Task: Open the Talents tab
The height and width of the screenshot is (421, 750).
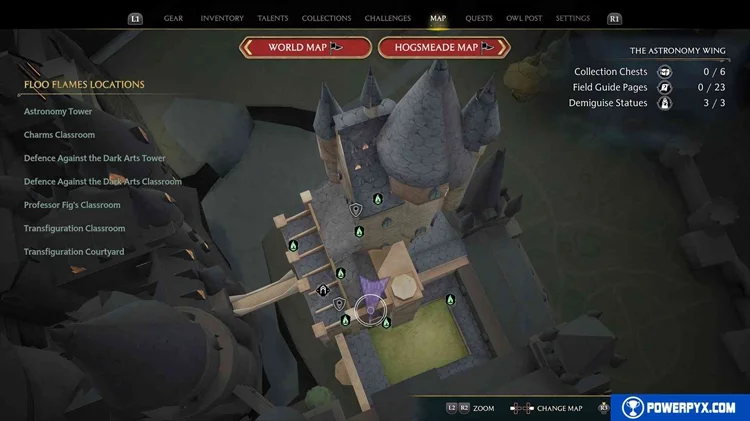Action: pyautogui.click(x=272, y=18)
